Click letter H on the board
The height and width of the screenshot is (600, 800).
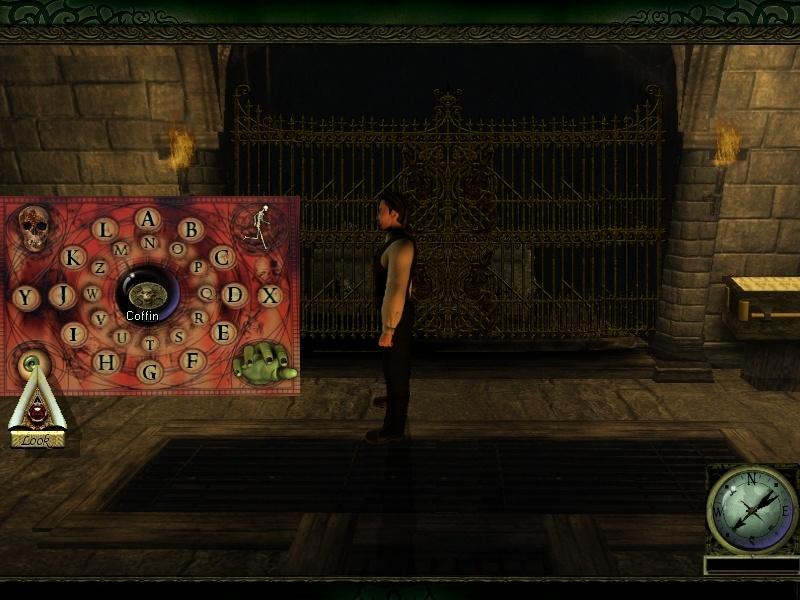[x=105, y=361]
